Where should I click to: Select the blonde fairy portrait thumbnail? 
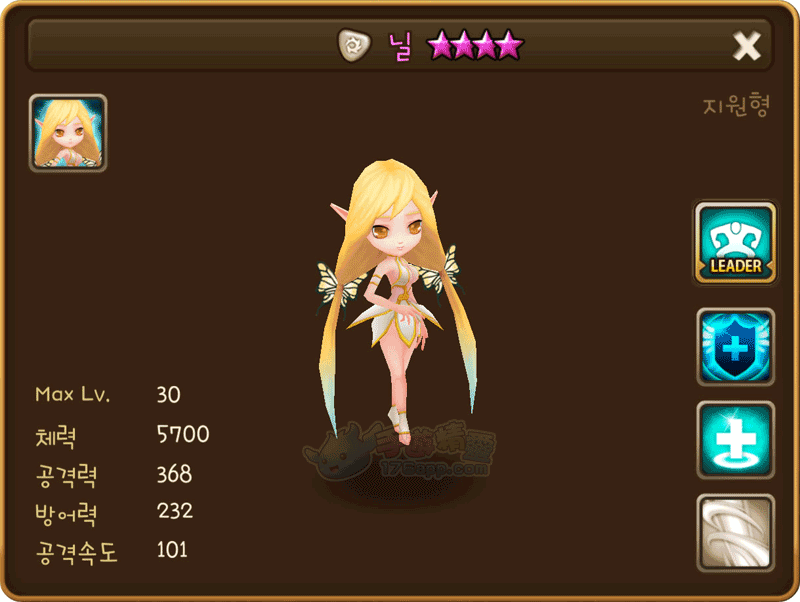coord(68,133)
